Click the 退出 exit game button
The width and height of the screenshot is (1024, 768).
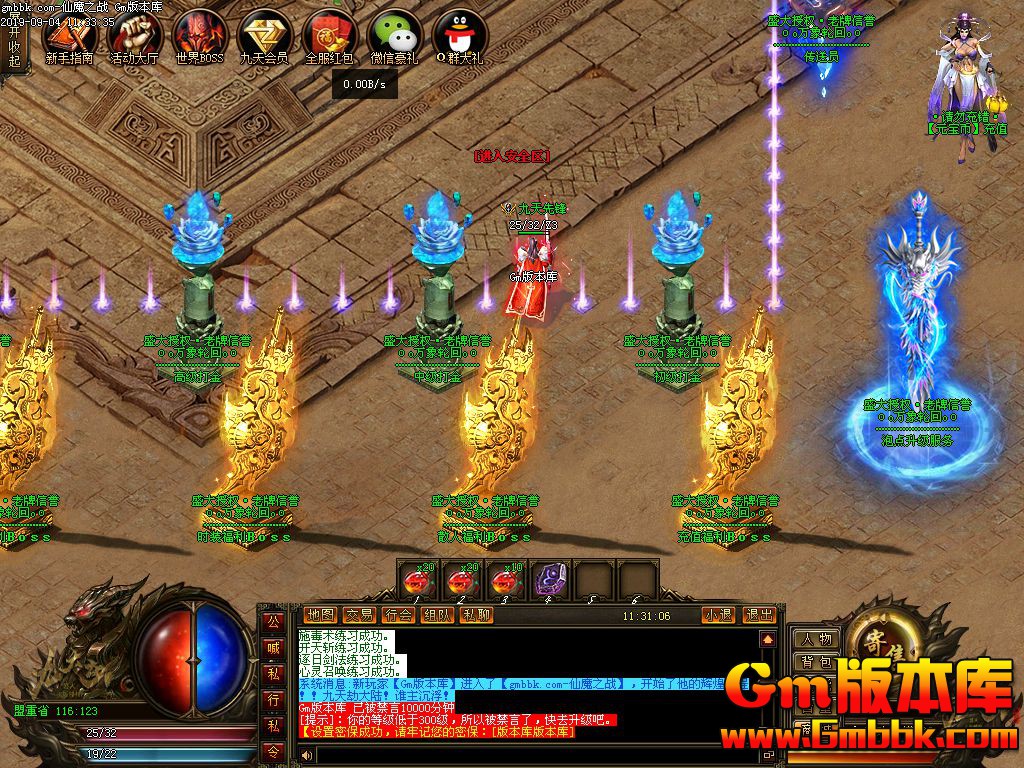point(759,615)
